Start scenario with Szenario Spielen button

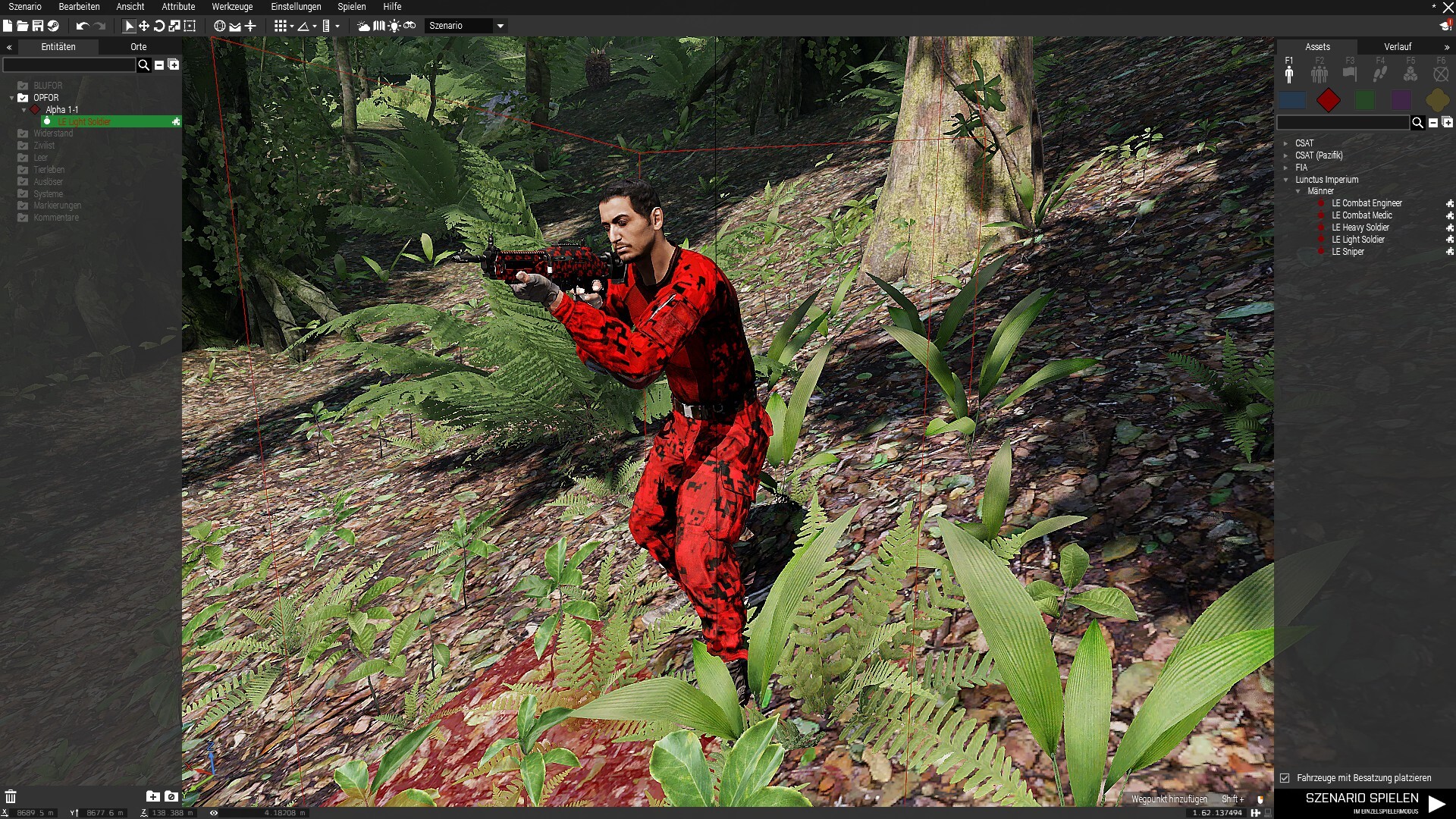tap(1374, 802)
